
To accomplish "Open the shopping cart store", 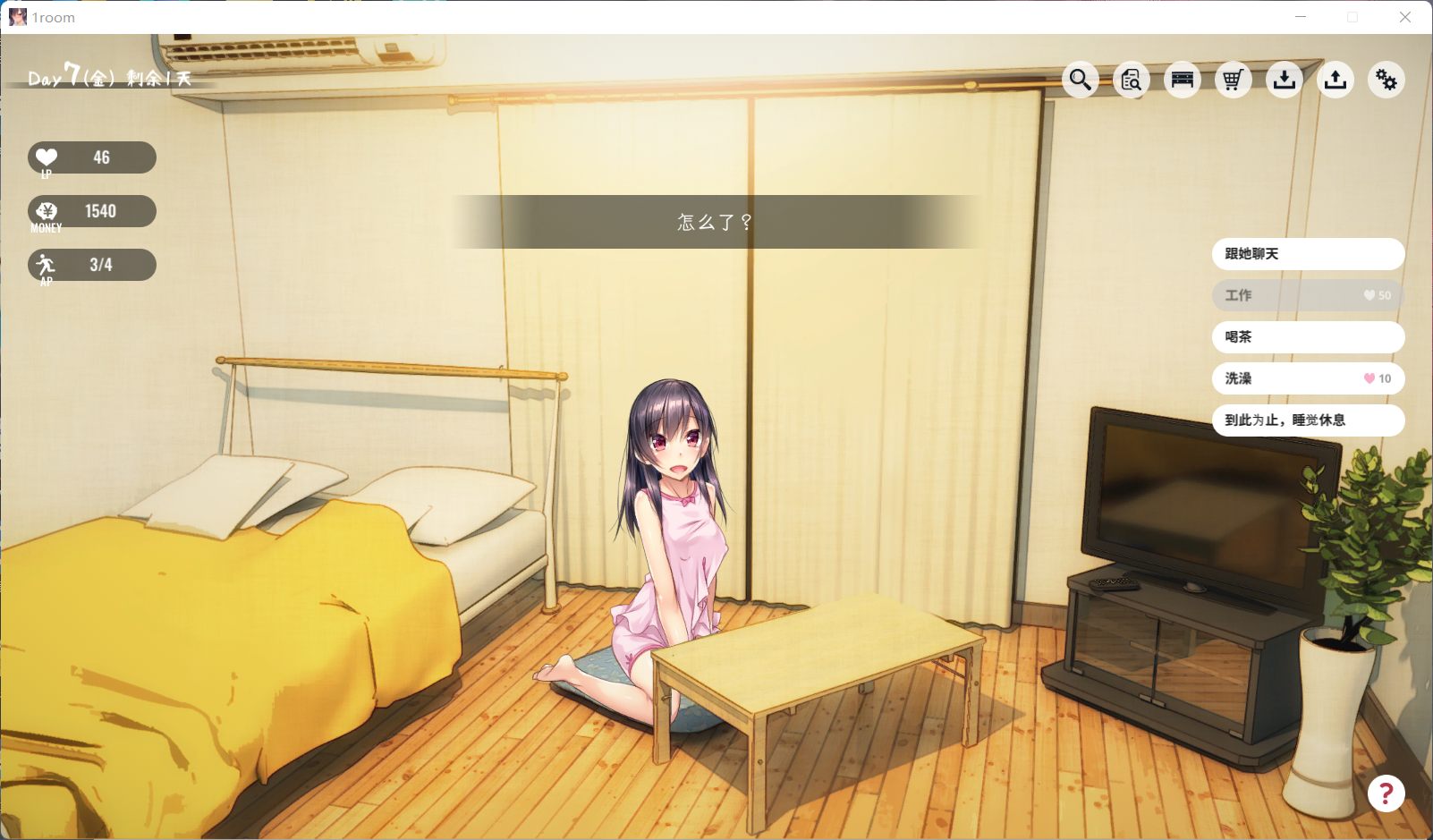I will pos(1234,81).
